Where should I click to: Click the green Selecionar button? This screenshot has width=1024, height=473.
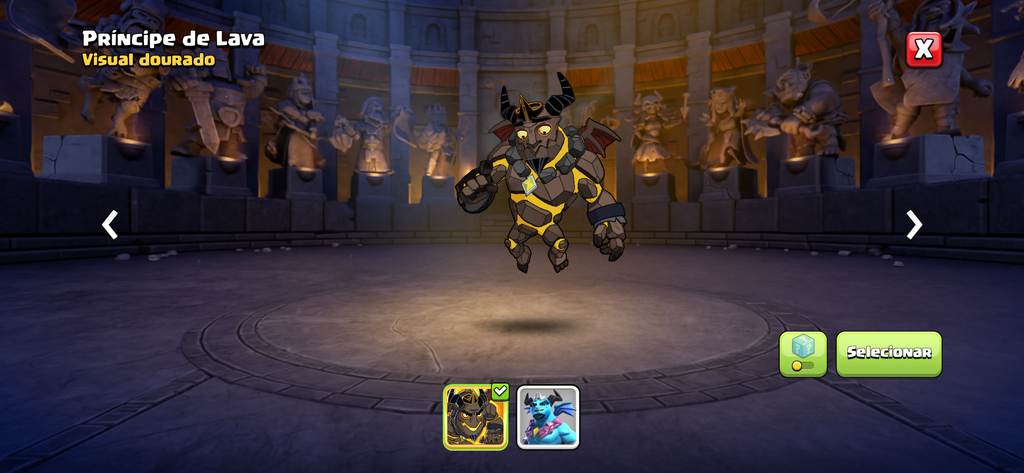[888, 353]
